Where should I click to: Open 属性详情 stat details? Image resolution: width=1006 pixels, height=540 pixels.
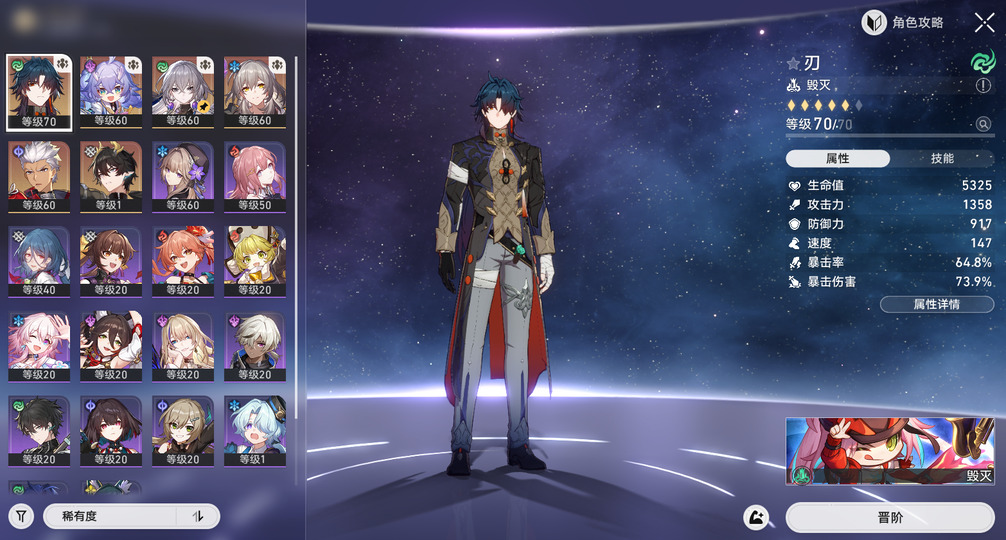[936, 304]
